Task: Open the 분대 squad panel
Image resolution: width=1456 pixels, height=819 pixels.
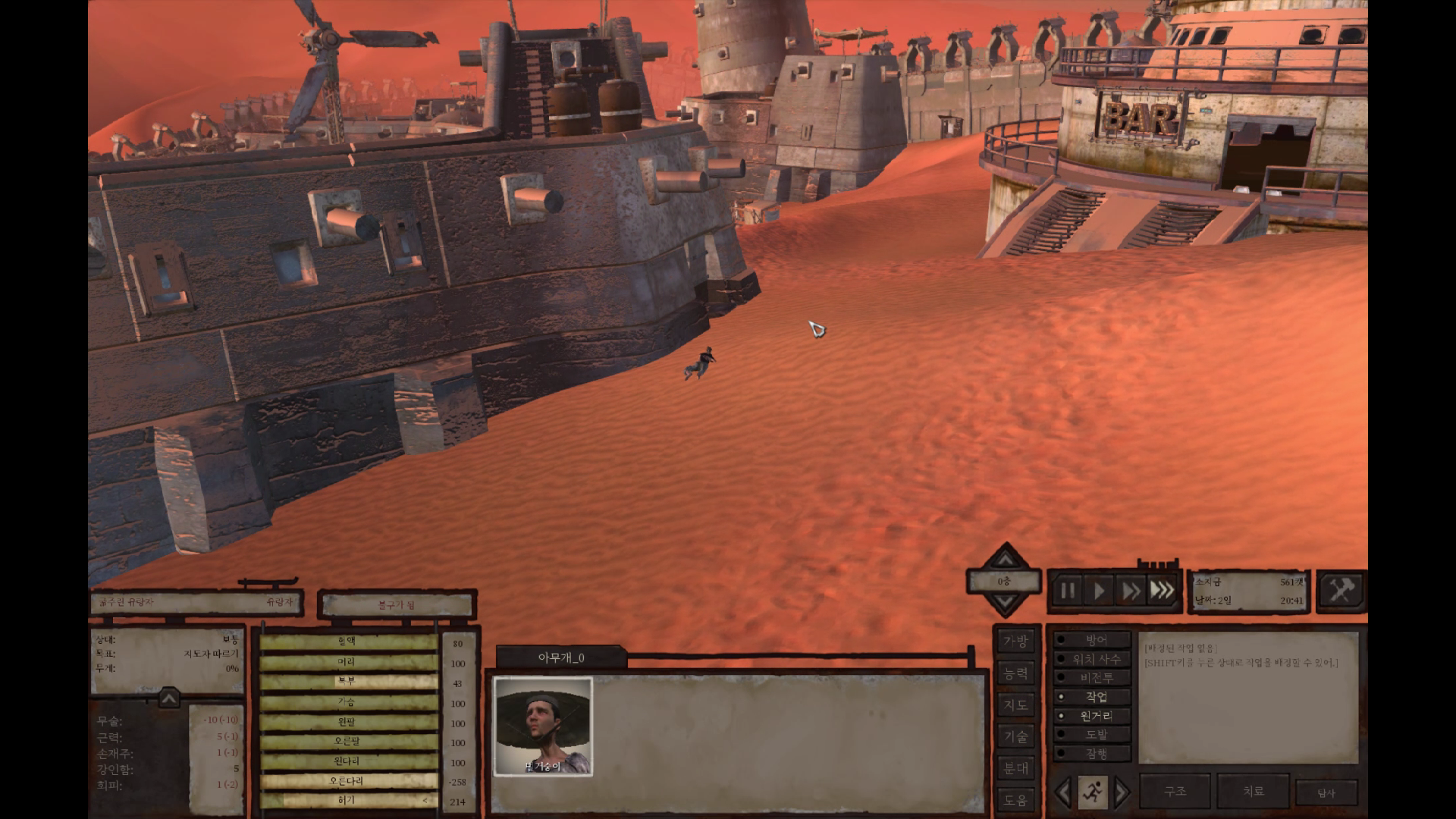Action: [x=1015, y=768]
